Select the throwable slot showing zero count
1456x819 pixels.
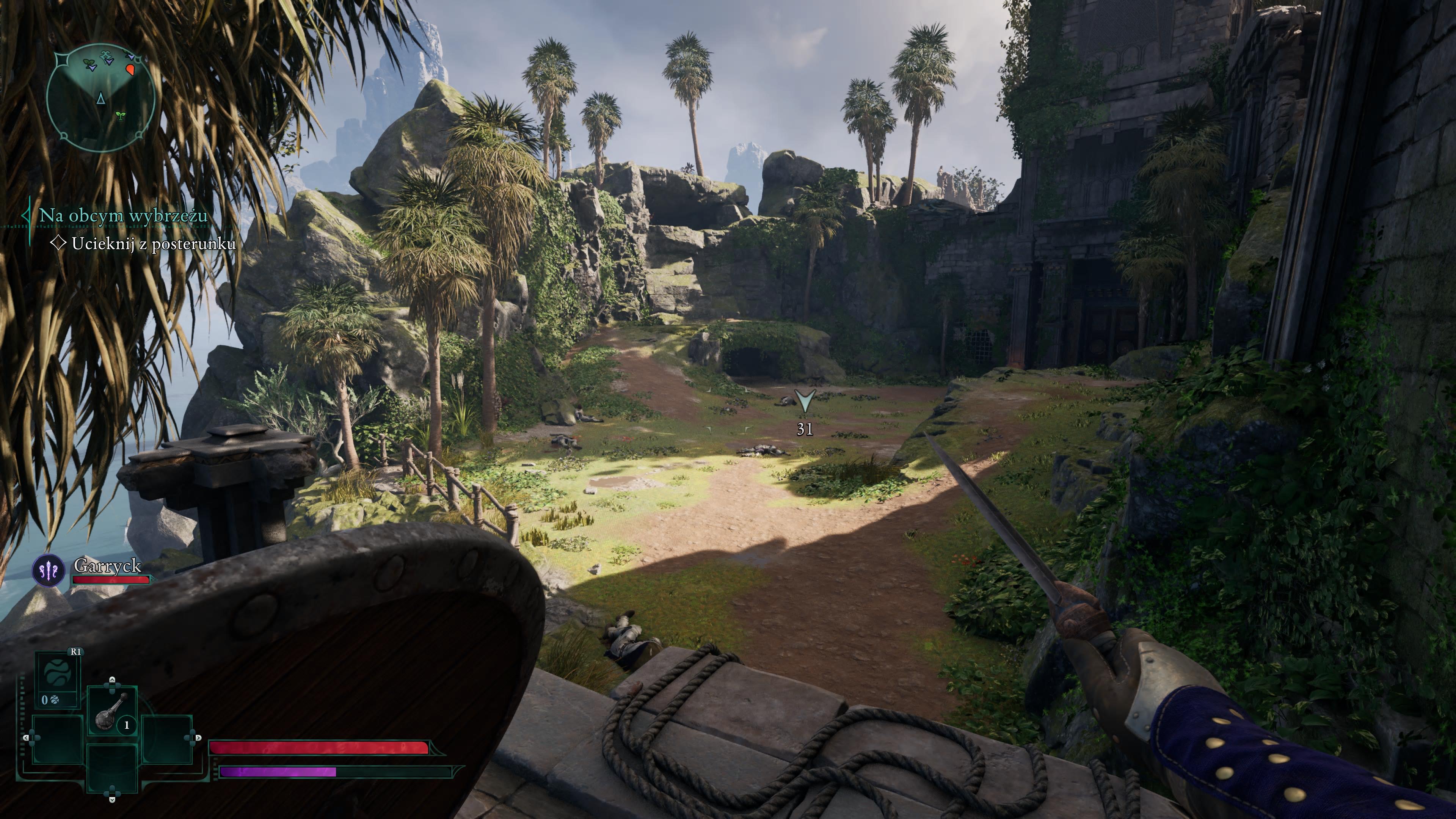tap(57, 679)
